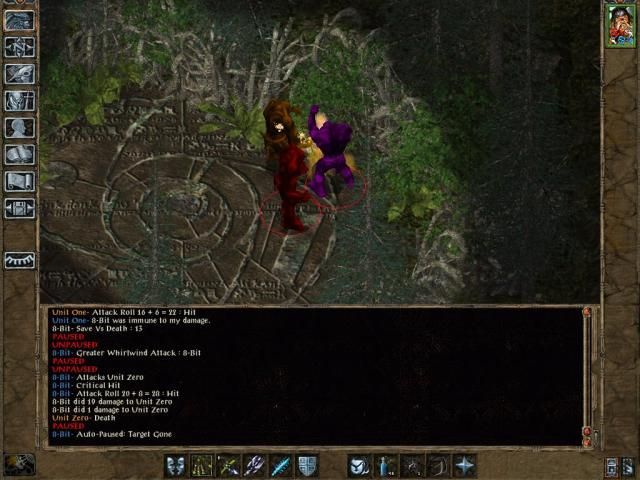Select the axe weapon slot

(x=254, y=465)
